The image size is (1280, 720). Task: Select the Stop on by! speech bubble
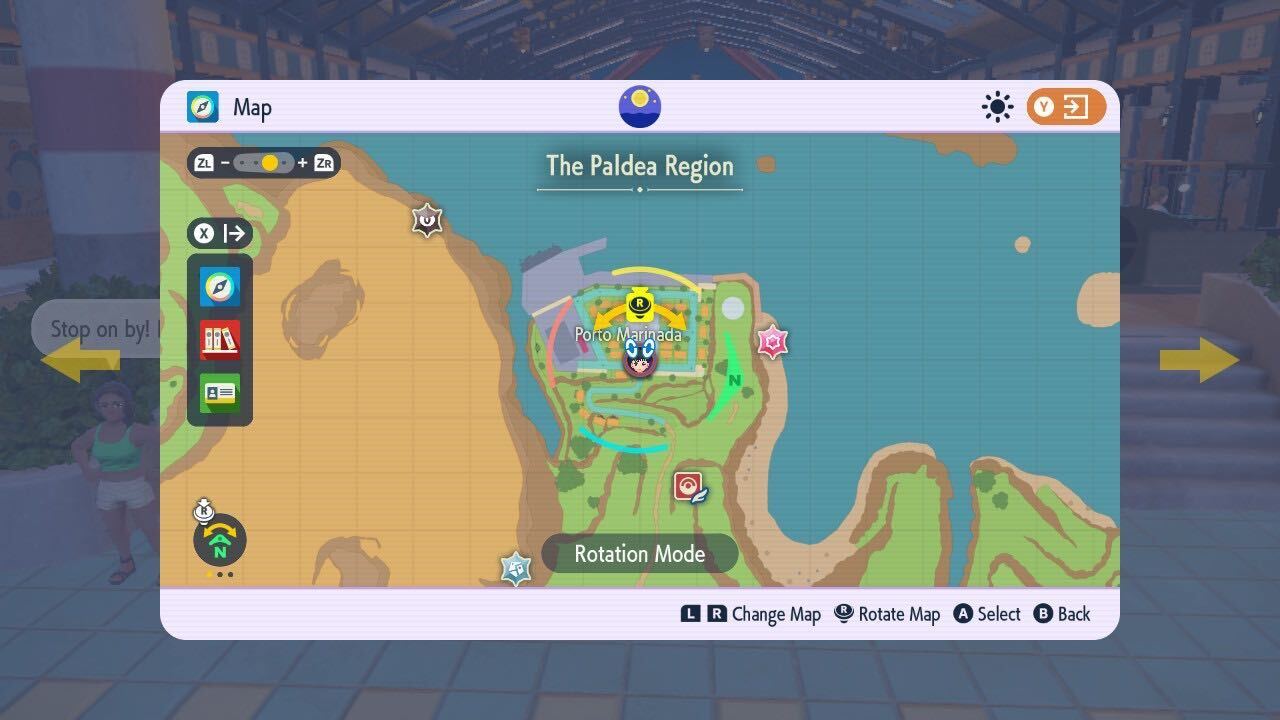[x=97, y=328]
